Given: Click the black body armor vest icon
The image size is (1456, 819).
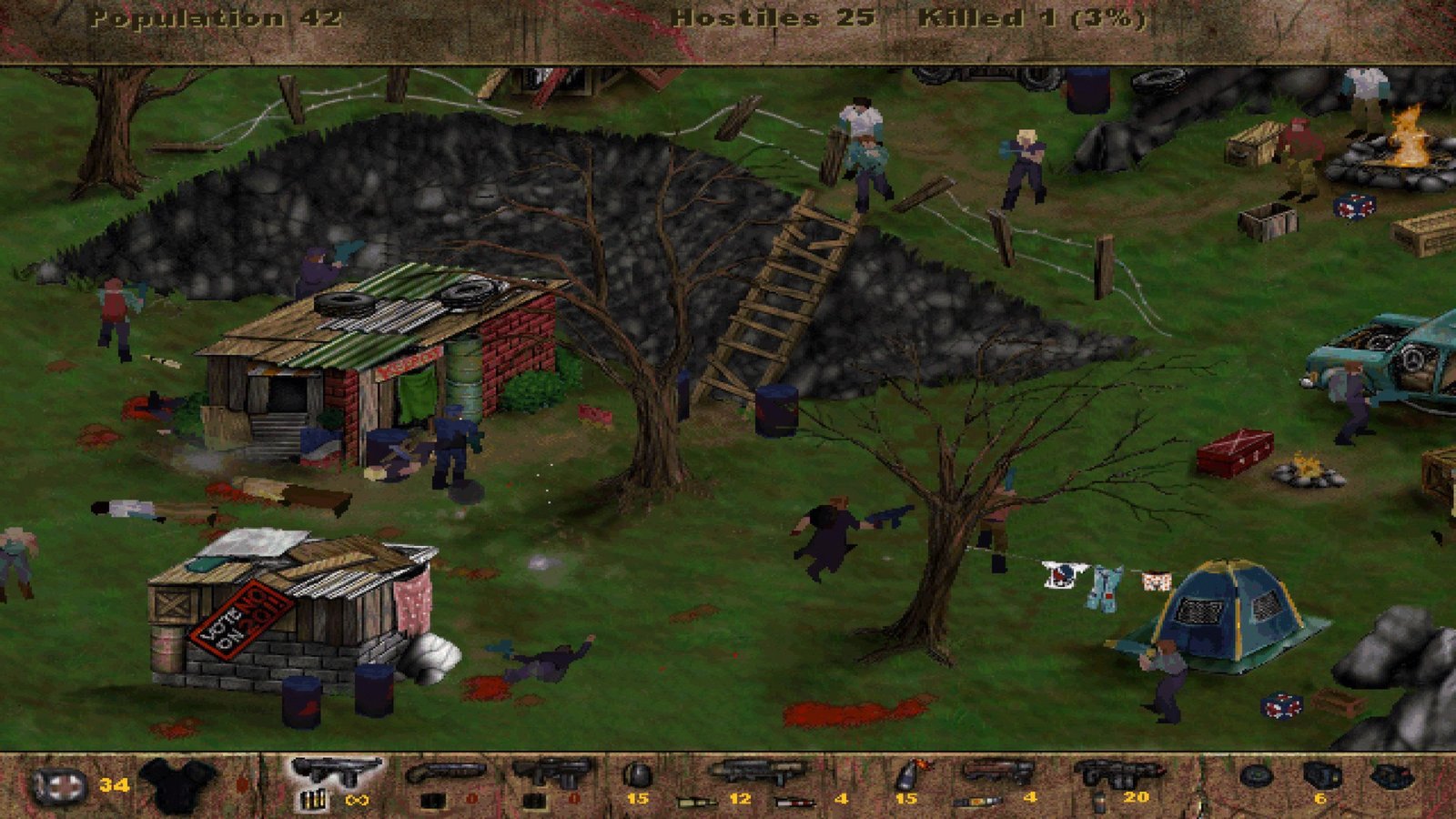Looking at the screenshot, I should pyautogui.click(x=178, y=784).
